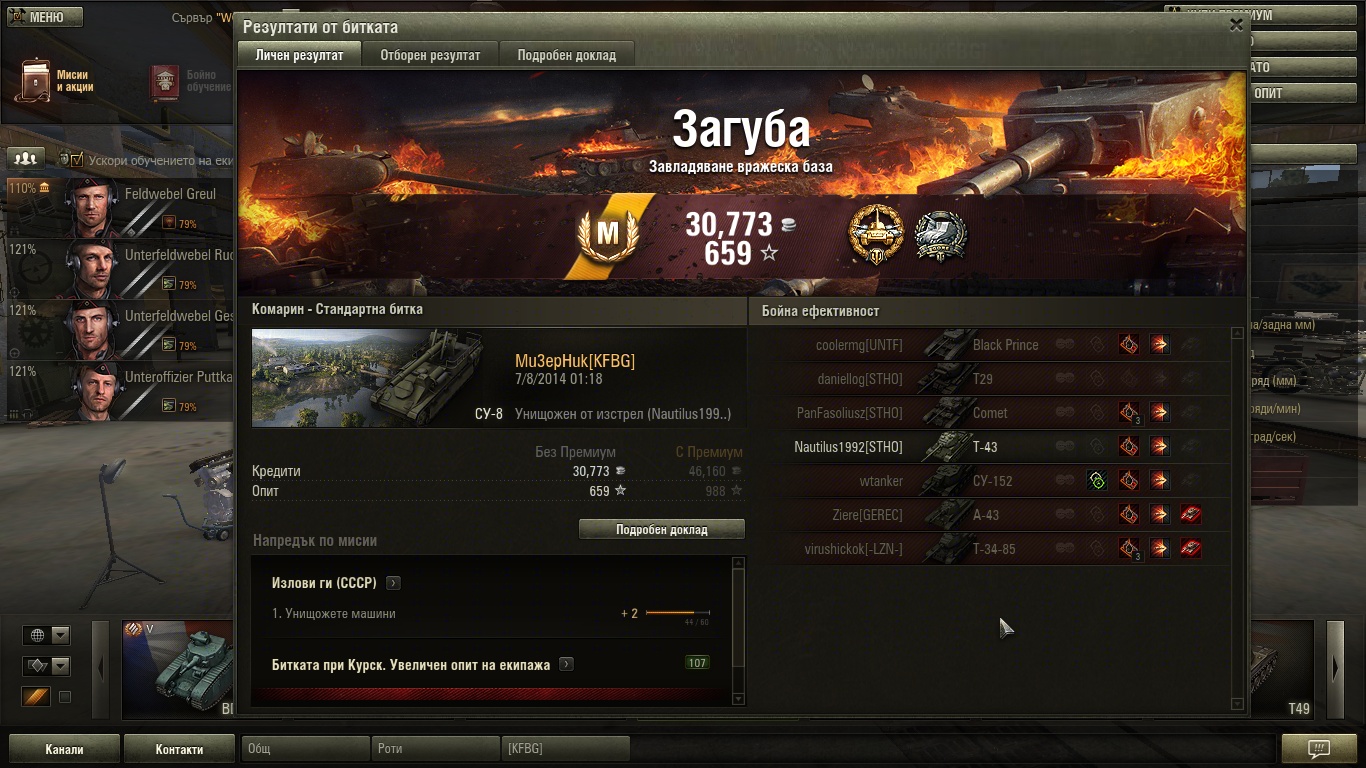1366x768 pixels.
Task: Expand the Излови ги (СССР) mission
Action: click(x=394, y=583)
